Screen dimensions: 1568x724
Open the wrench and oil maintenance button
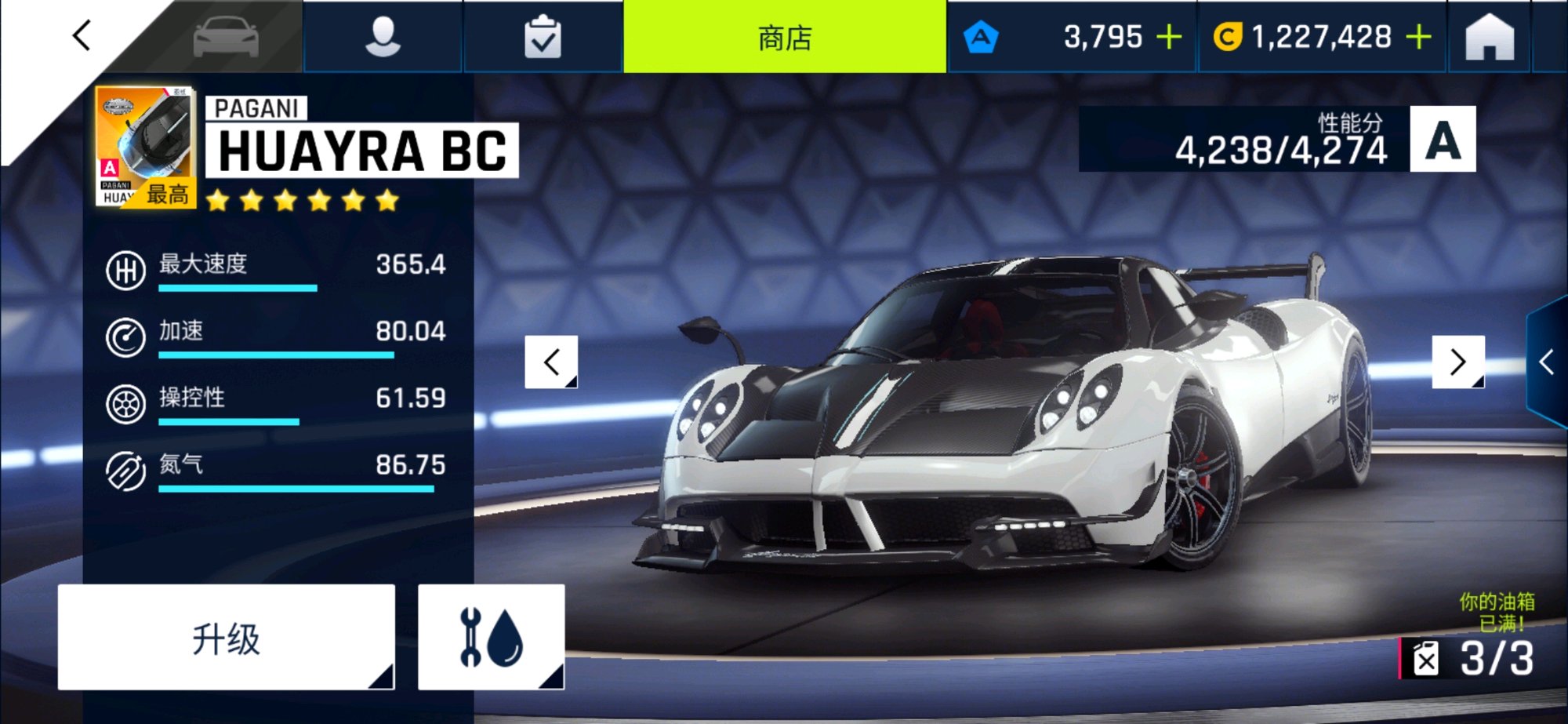491,638
